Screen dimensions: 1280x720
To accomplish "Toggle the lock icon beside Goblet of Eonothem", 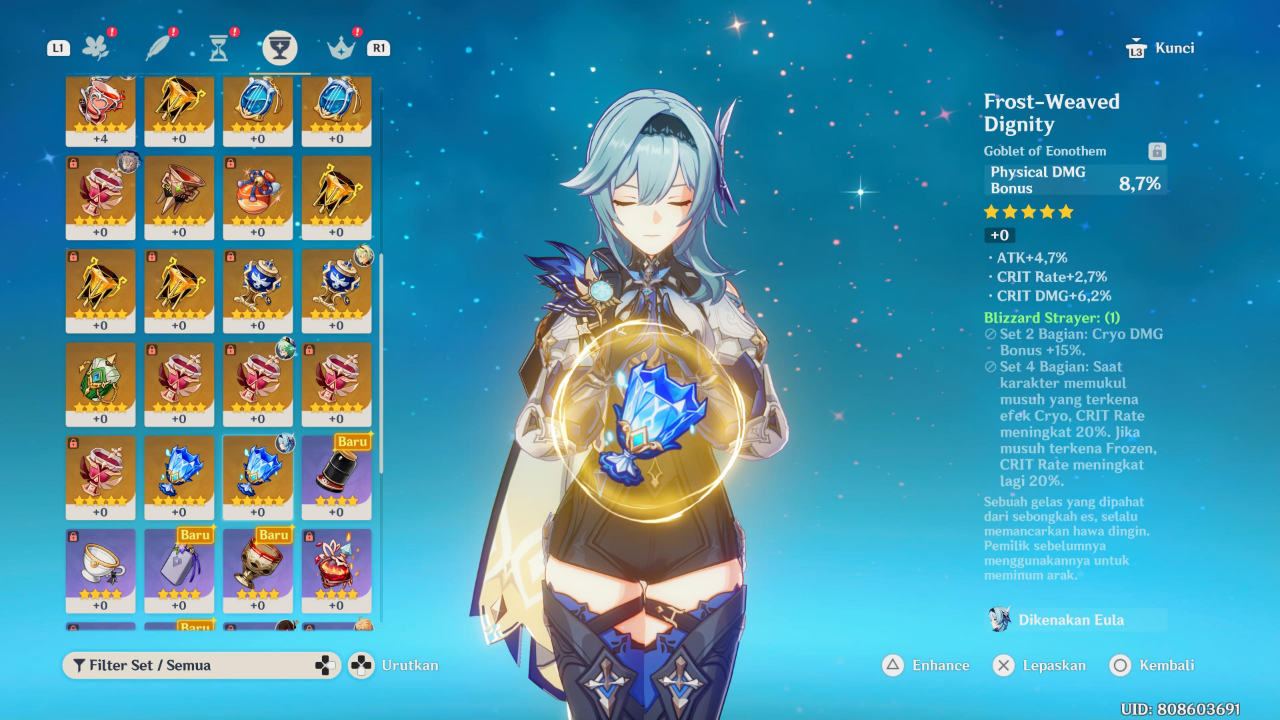I will point(1157,151).
